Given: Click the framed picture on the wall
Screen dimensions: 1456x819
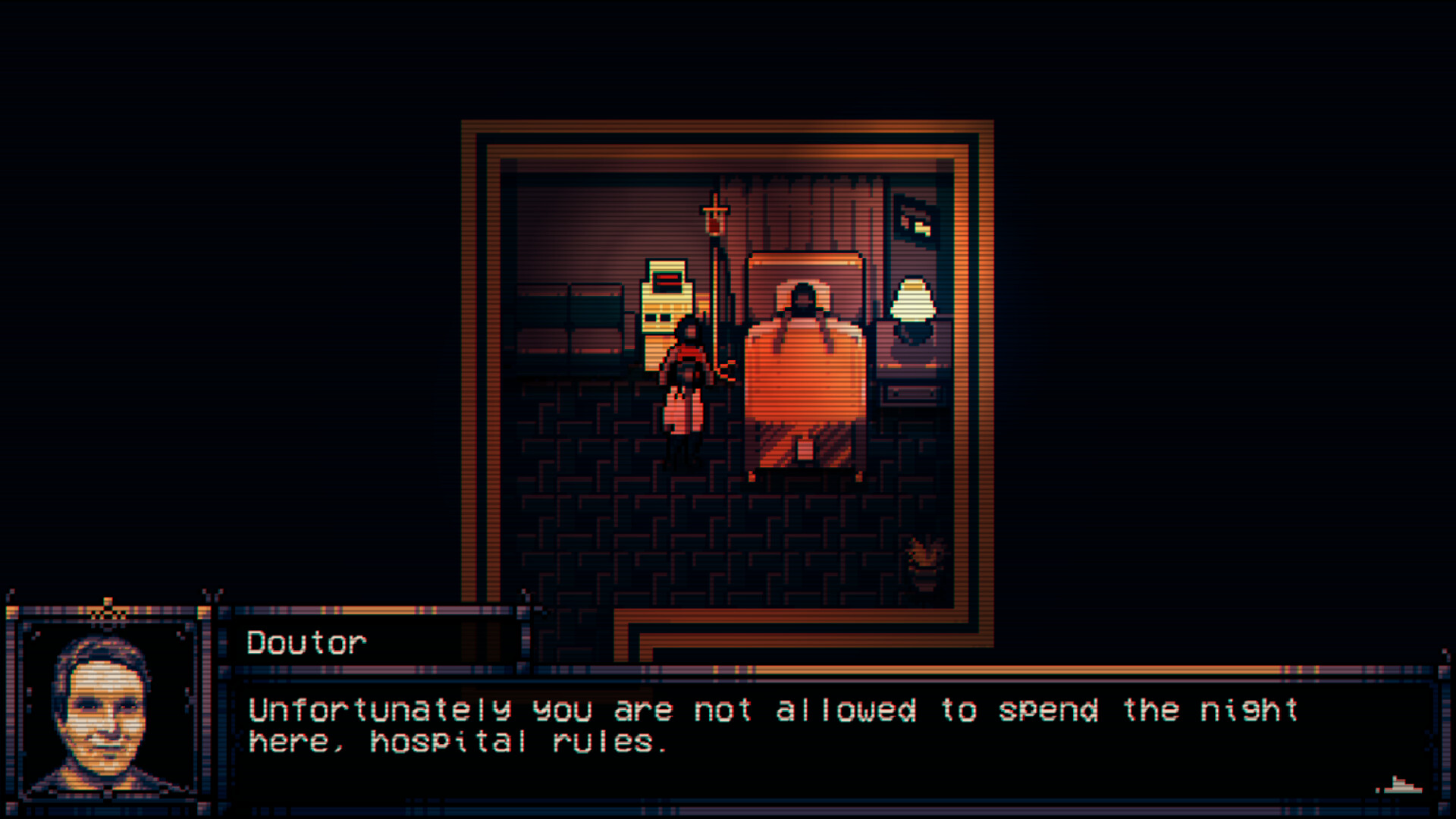Looking at the screenshot, I should (912, 220).
